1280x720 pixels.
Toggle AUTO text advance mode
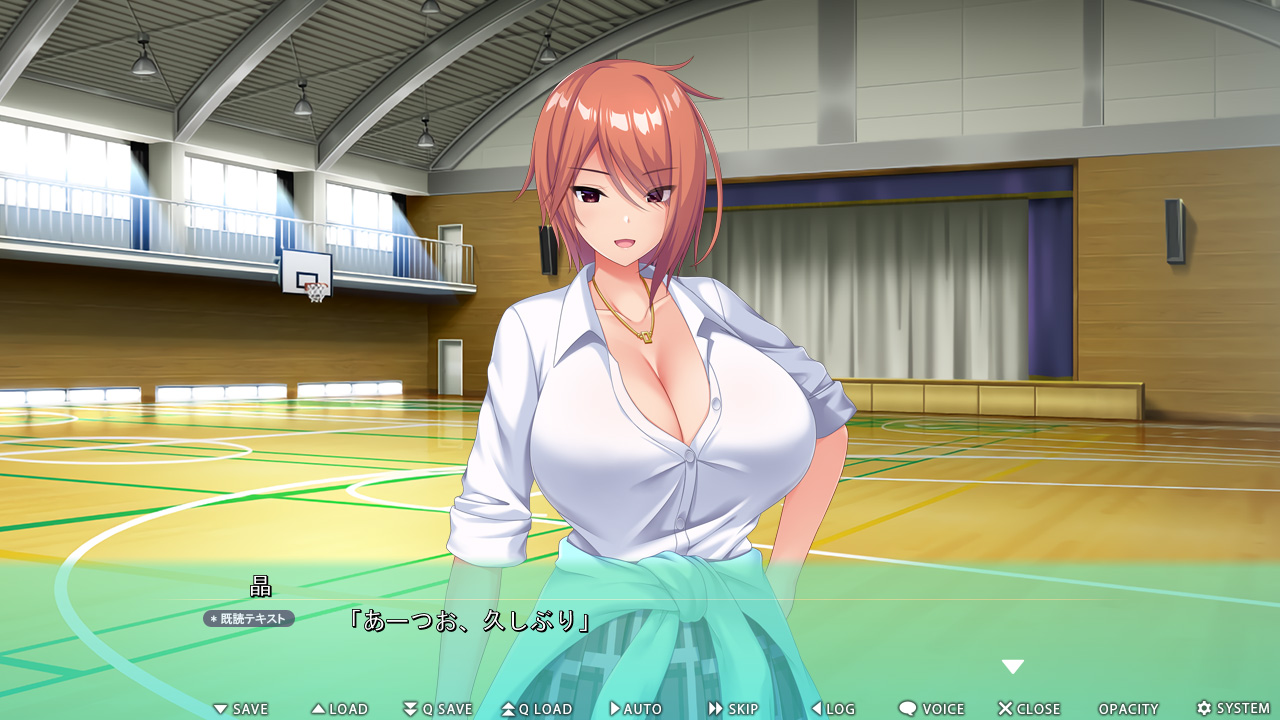pyautogui.click(x=636, y=709)
